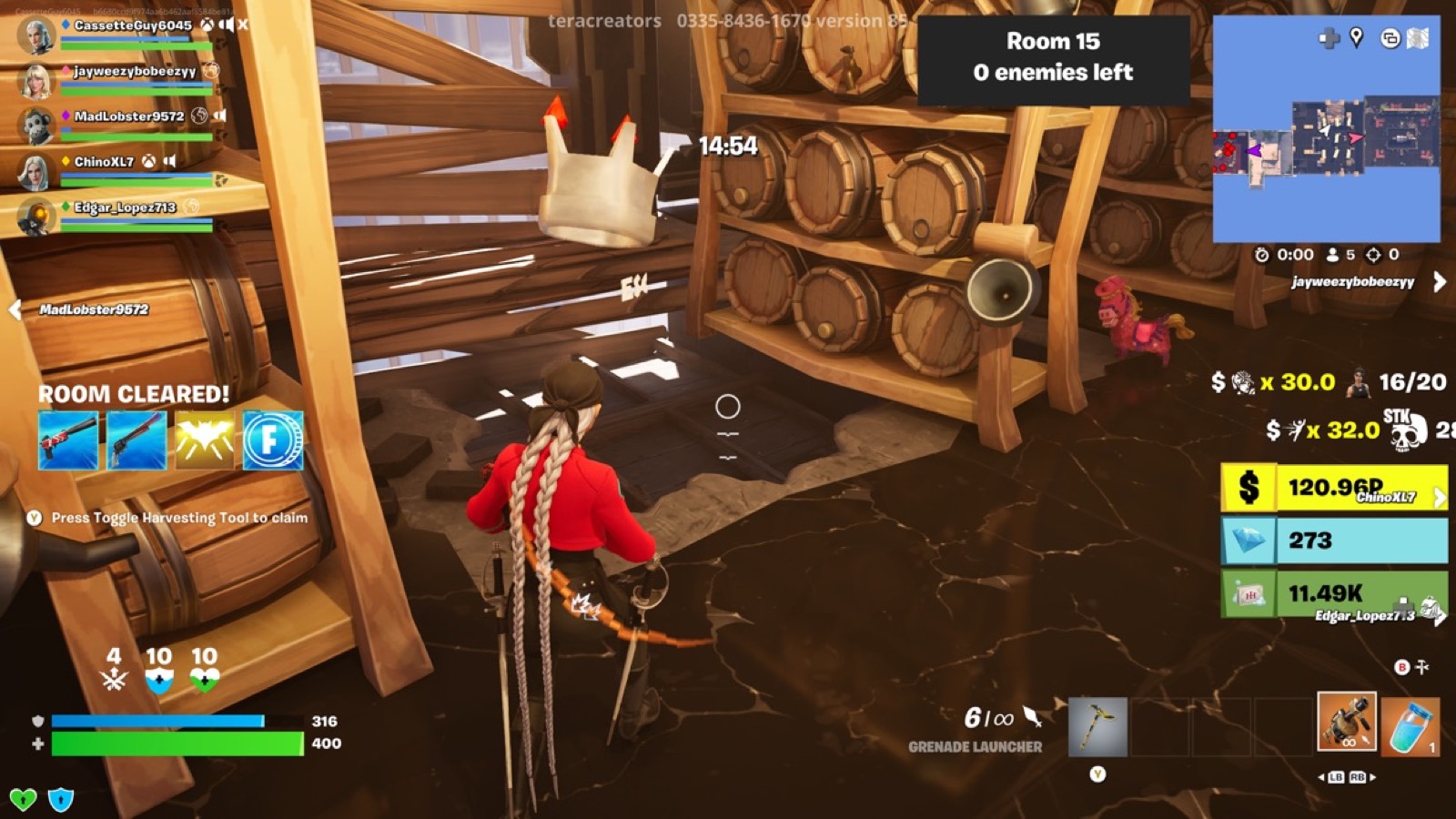Choose the golden bat reward tile
Viewport: 1456px width, 819px height.
(205, 440)
